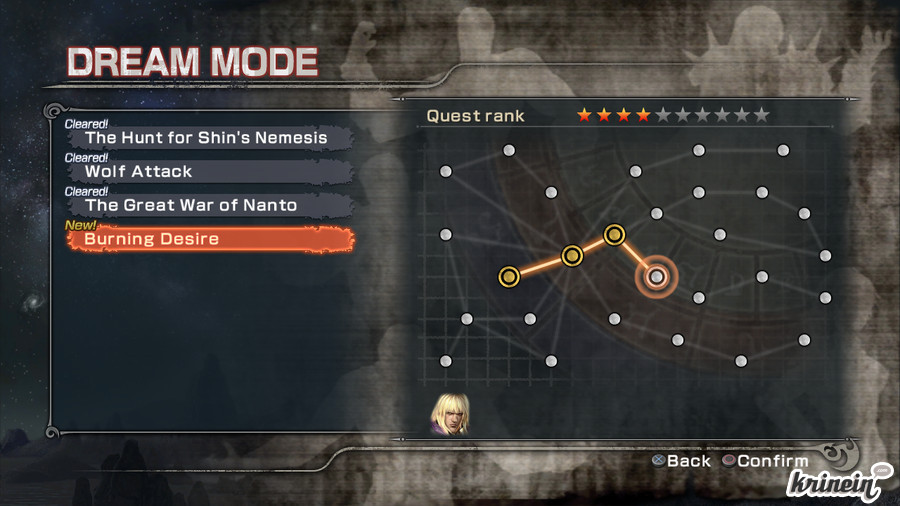Choose the Wolf Attack quest entry
The image size is (900, 506).
point(206,172)
